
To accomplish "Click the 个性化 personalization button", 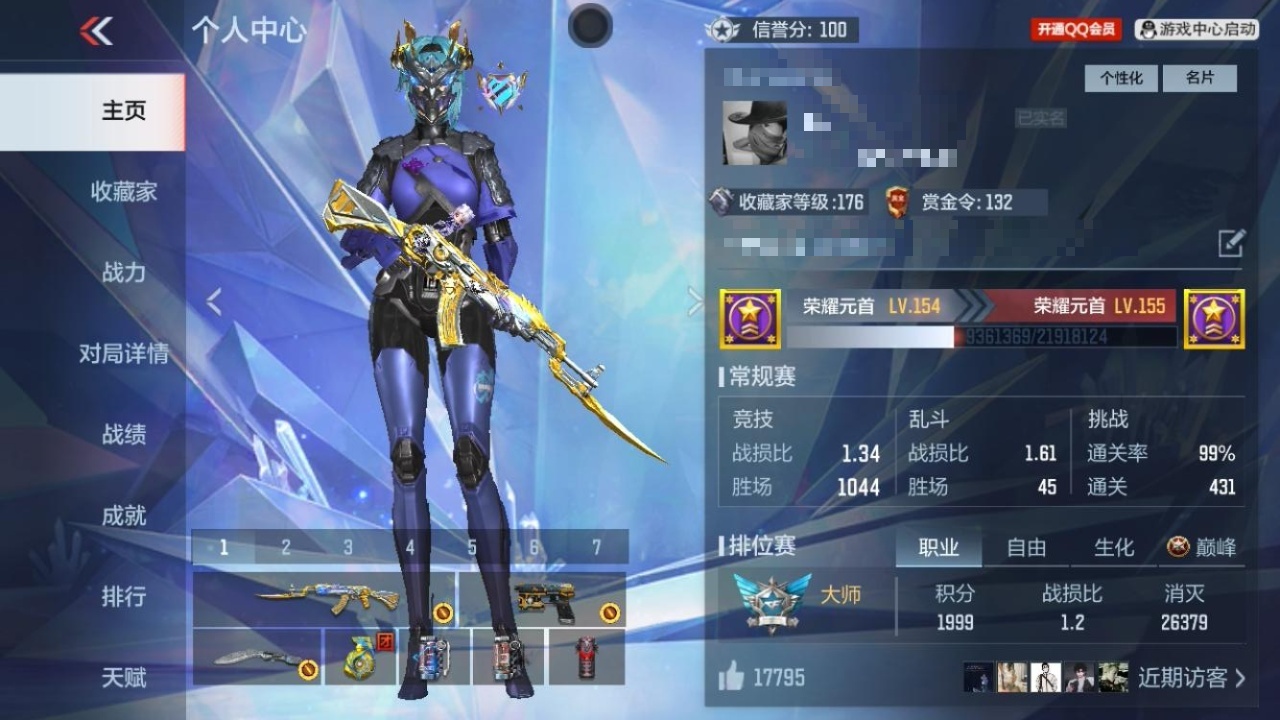I will (1121, 78).
